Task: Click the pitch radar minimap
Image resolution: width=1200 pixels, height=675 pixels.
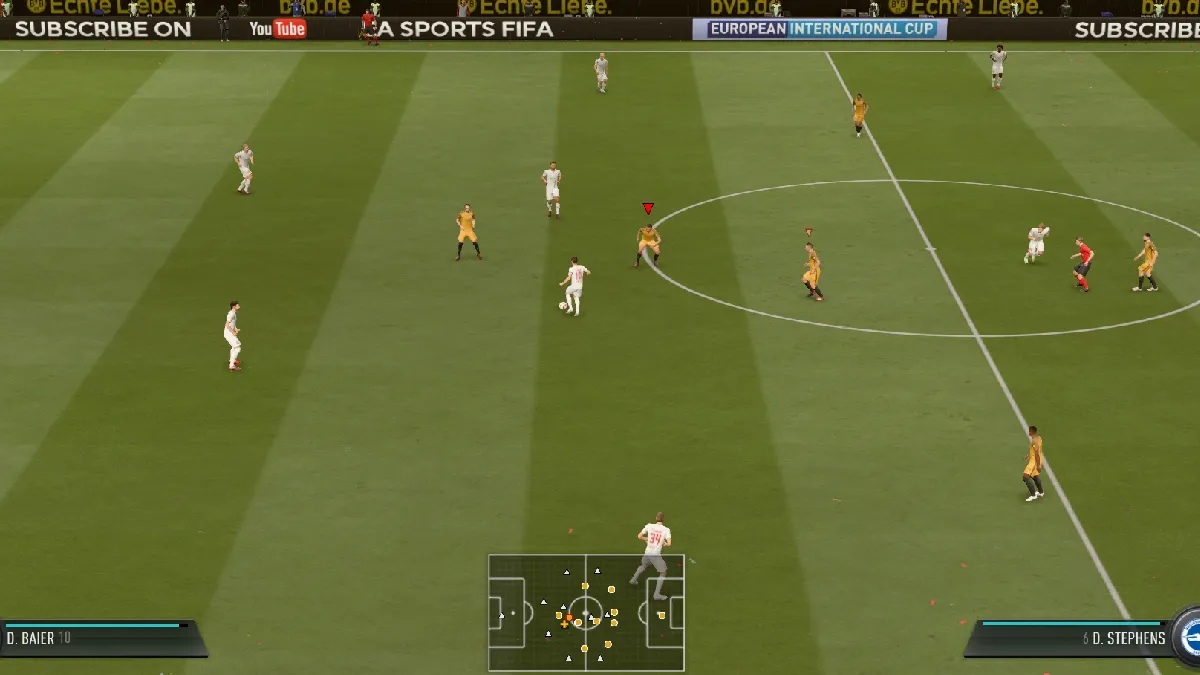Action: click(586, 612)
